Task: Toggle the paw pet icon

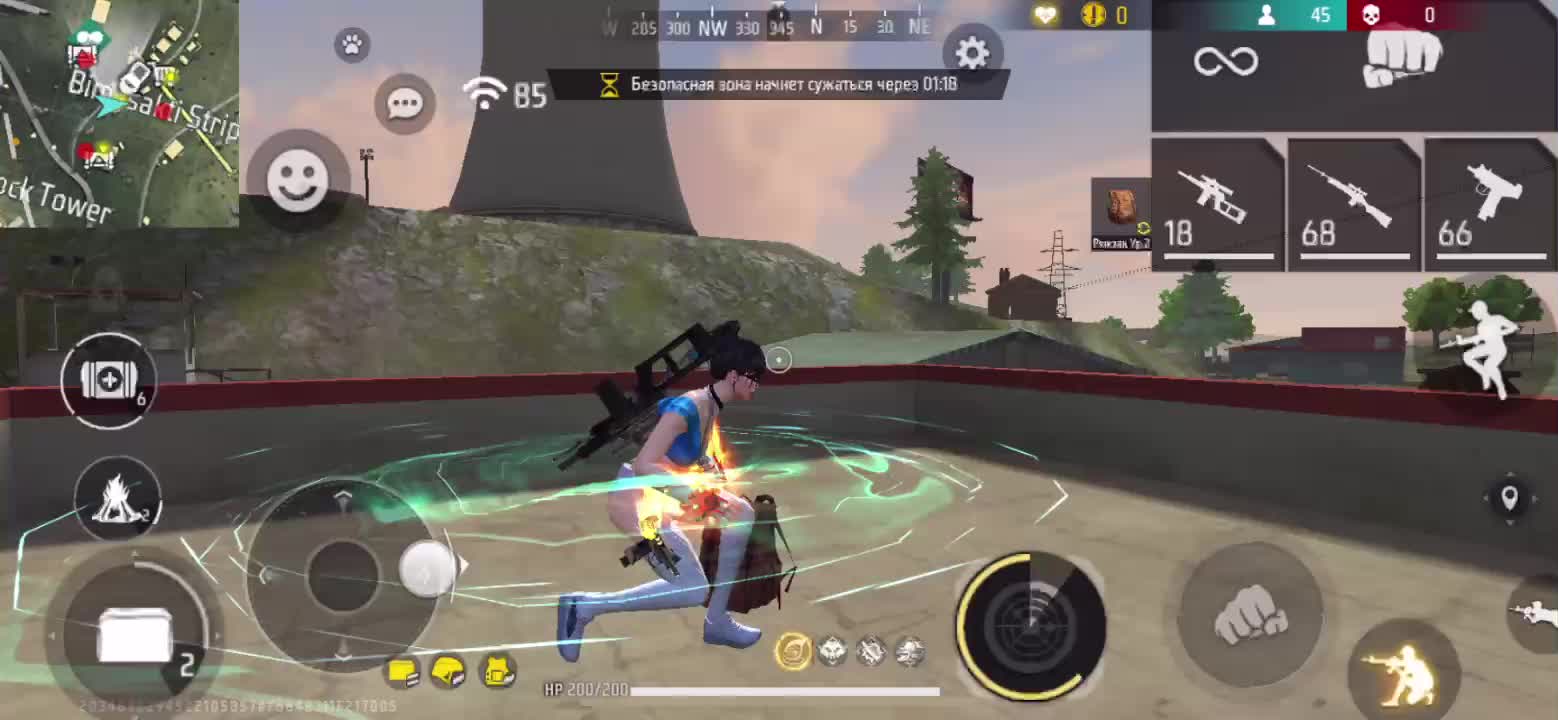Action: coord(352,45)
